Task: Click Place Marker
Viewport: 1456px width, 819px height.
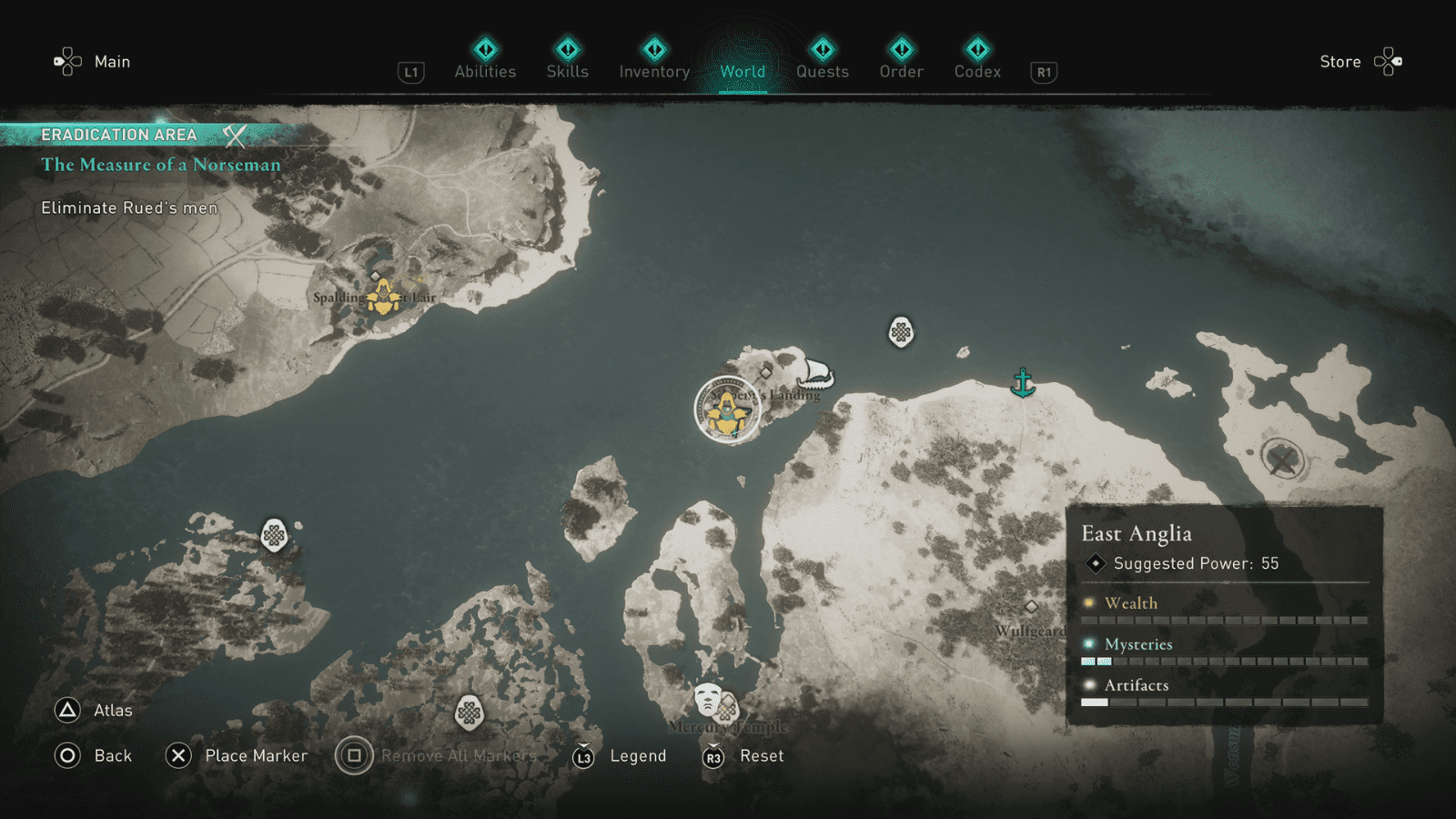Action: (258, 755)
